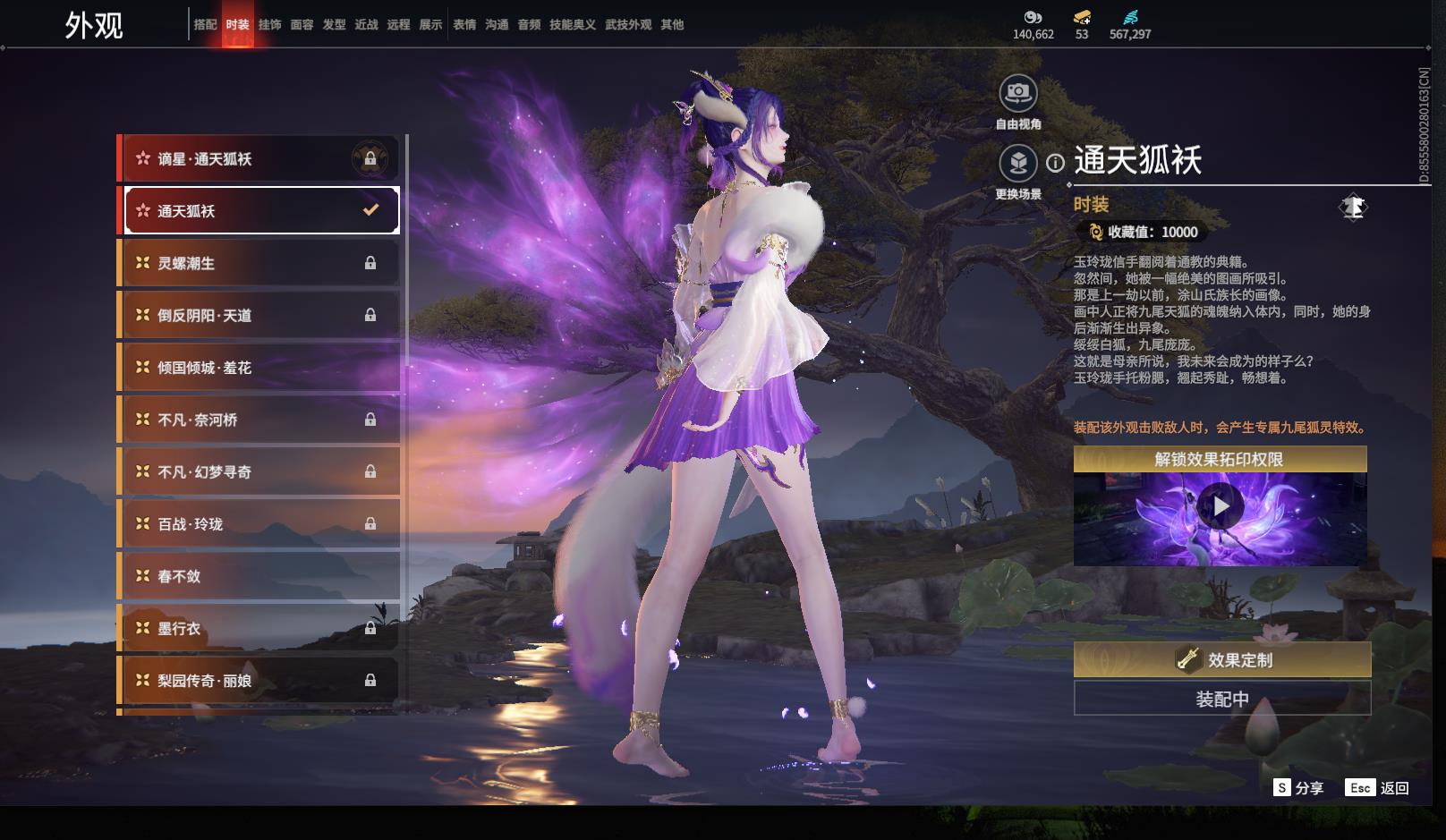
Task: Open the 发型 hairstyle tab
Action: pyautogui.click(x=334, y=25)
